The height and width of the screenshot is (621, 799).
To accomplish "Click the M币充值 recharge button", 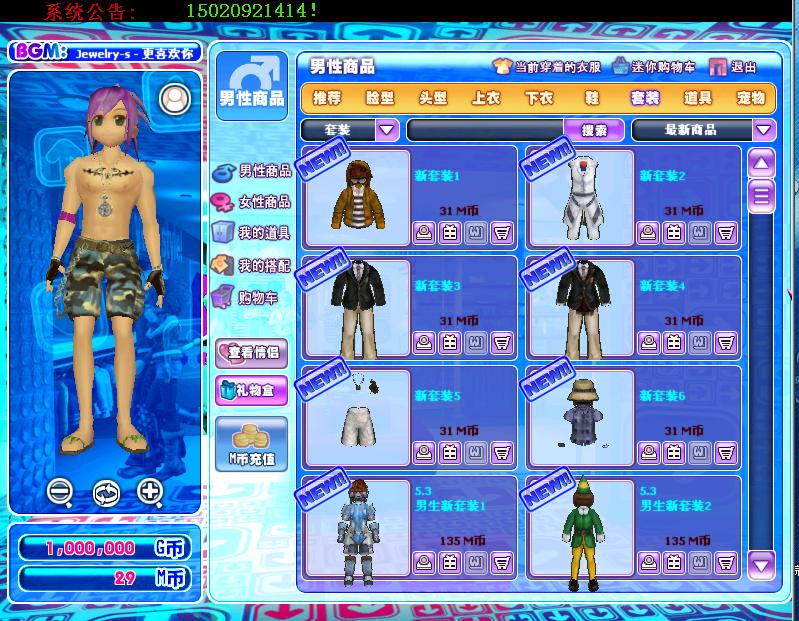I will (252, 444).
